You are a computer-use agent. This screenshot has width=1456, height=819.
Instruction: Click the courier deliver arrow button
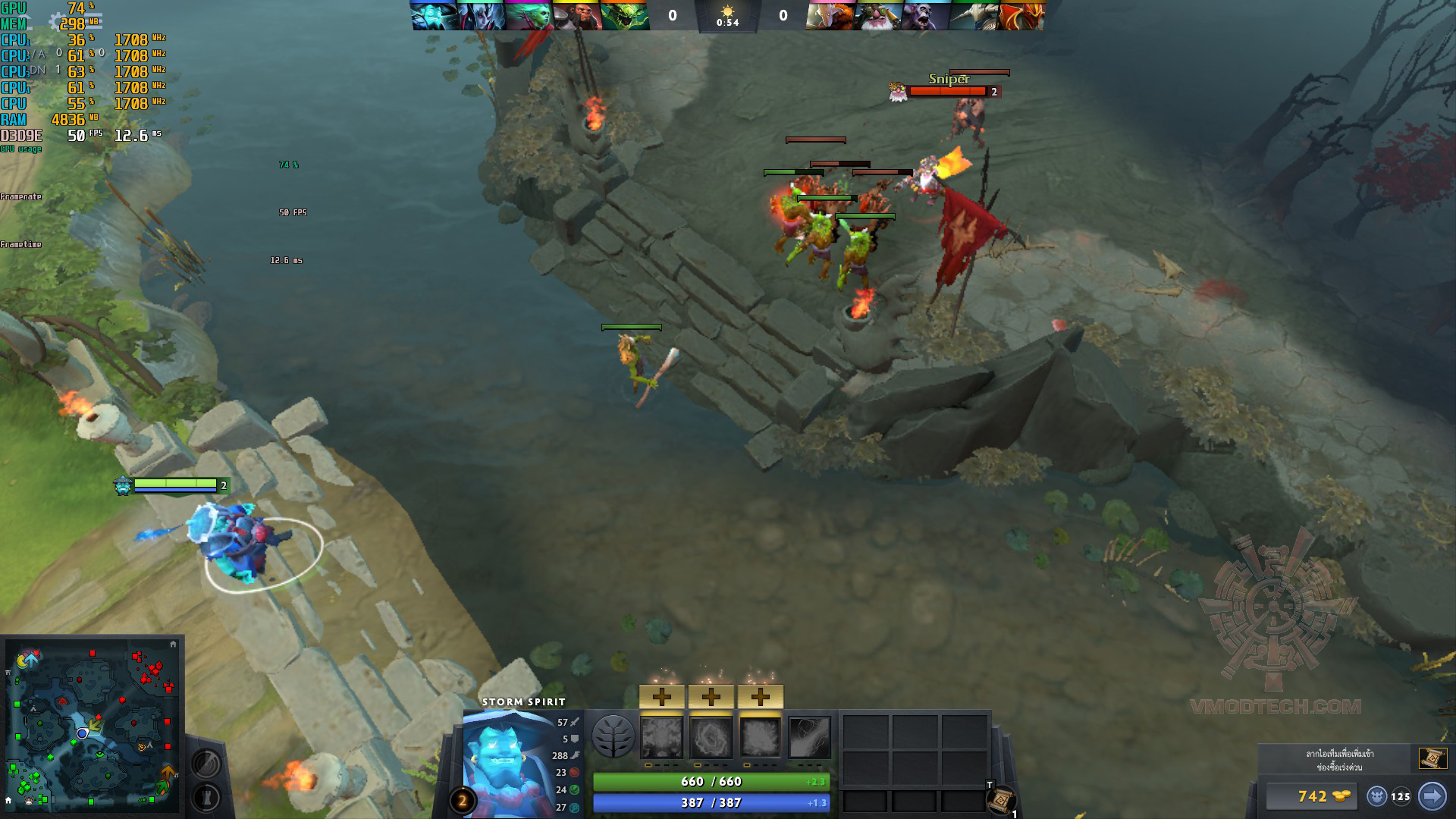(1432, 796)
